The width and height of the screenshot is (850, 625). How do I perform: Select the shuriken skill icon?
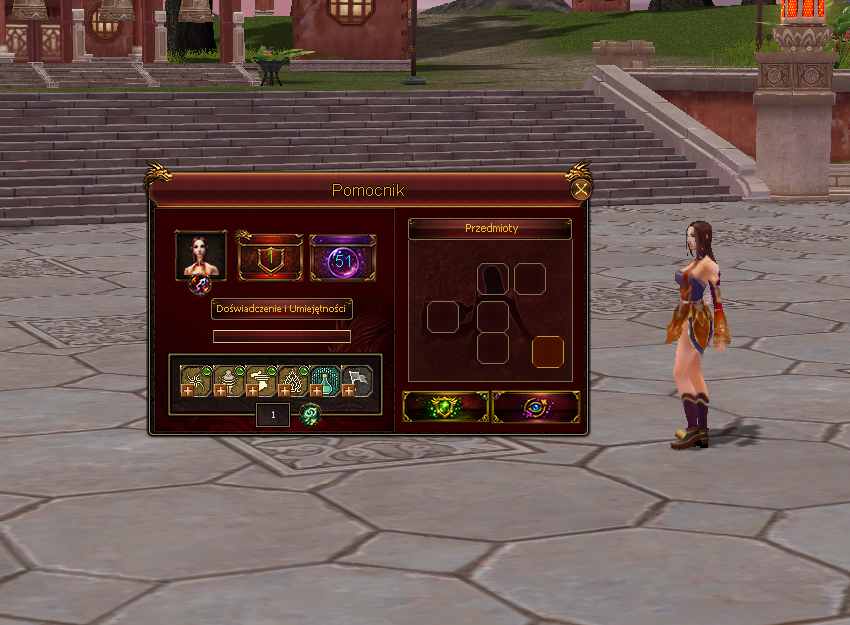pyautogui.click(x=196, y=380)
